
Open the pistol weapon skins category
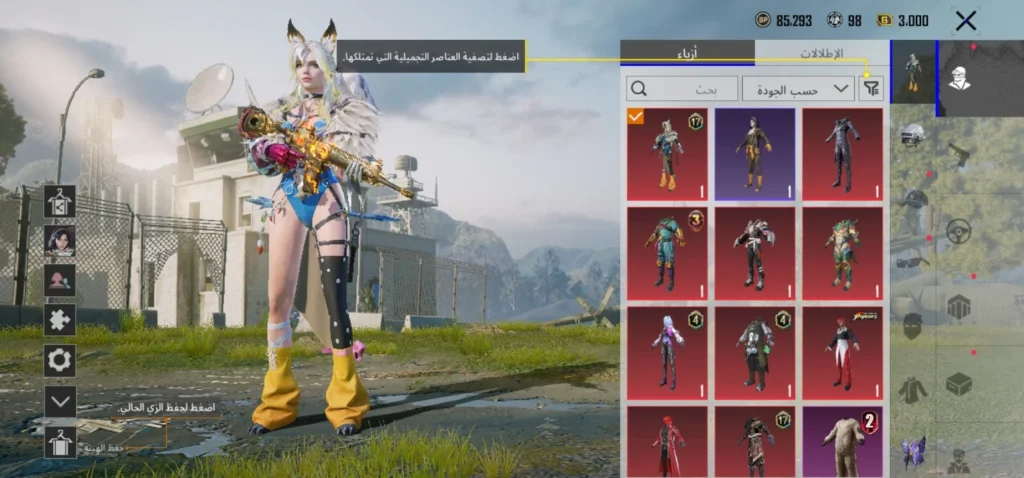point(959,155)
